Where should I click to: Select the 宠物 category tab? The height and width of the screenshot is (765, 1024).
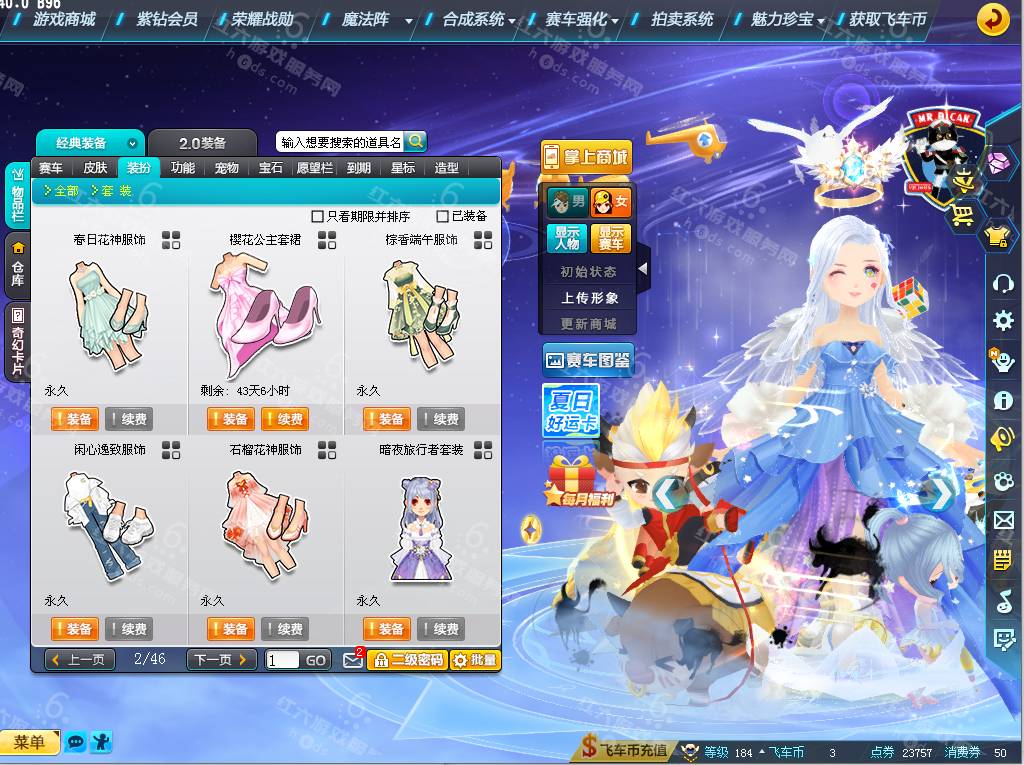coord(227,168)
